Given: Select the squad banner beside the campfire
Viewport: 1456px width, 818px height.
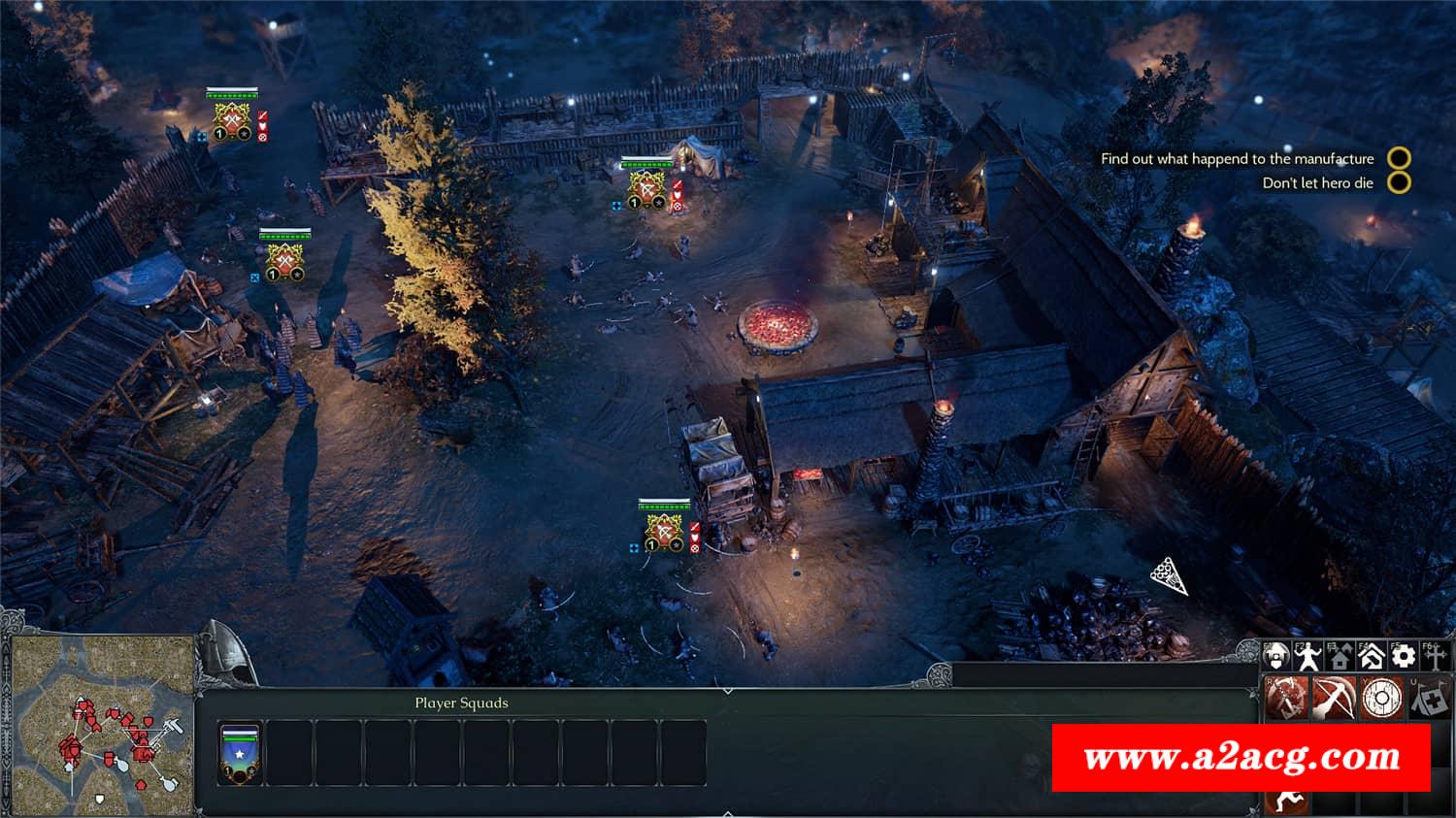Looking at the screenshot, I should click(647, 186).
